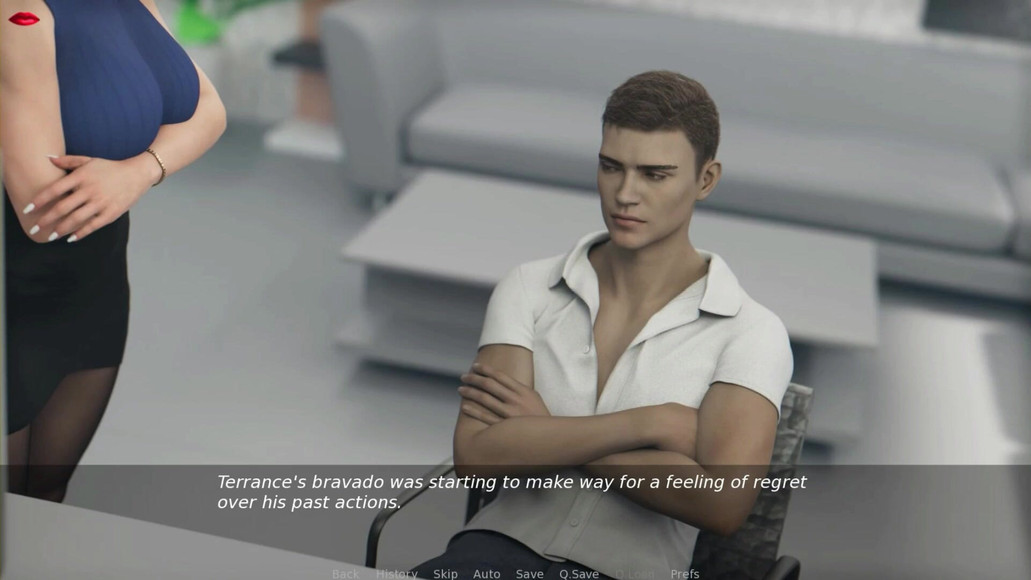Image resolution: width=1031 pixels, height=580 pixels.
Task: Open the dialogue History log
Action: click(396, 574)
